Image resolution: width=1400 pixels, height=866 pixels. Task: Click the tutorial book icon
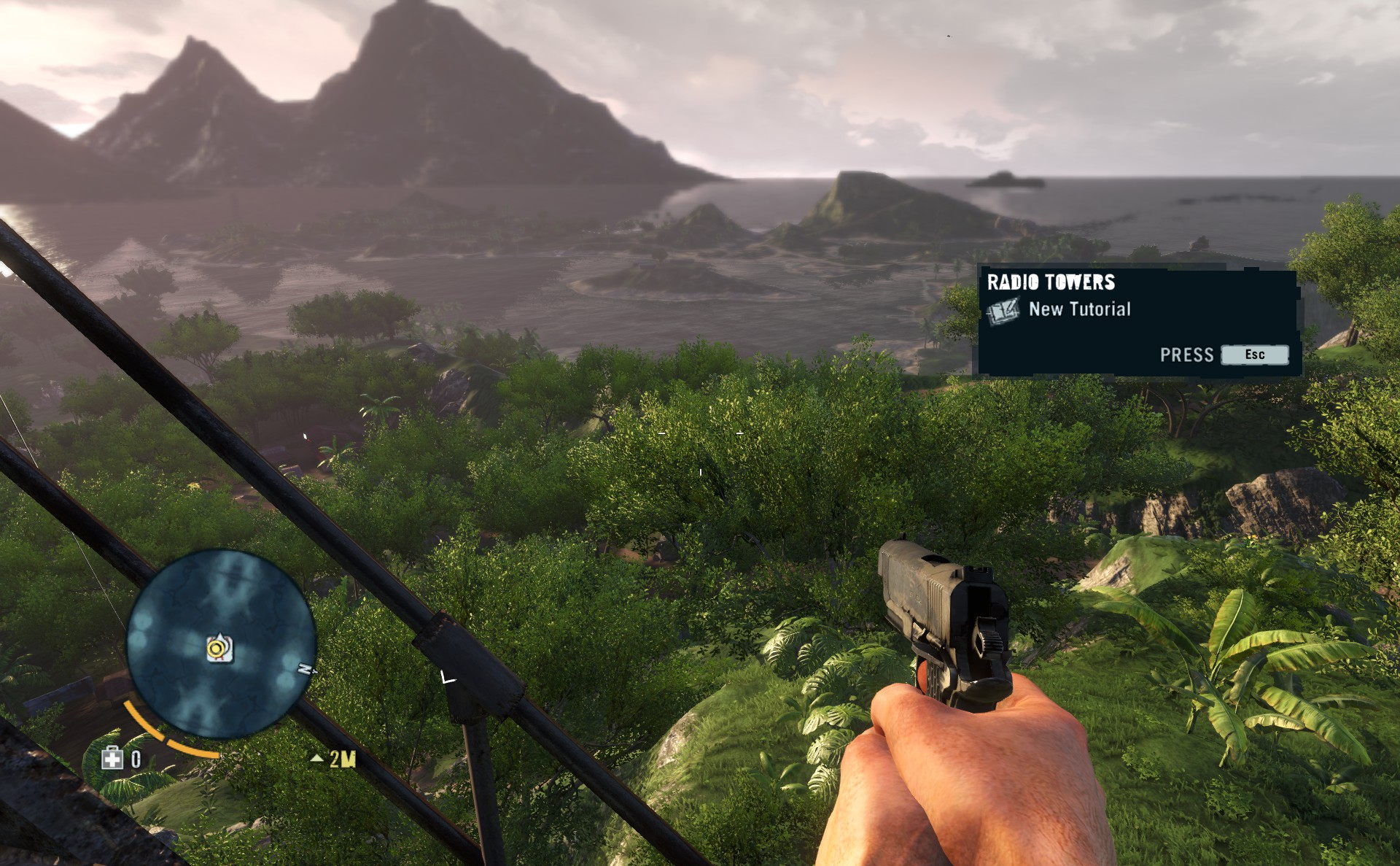tap(1003, 311)
